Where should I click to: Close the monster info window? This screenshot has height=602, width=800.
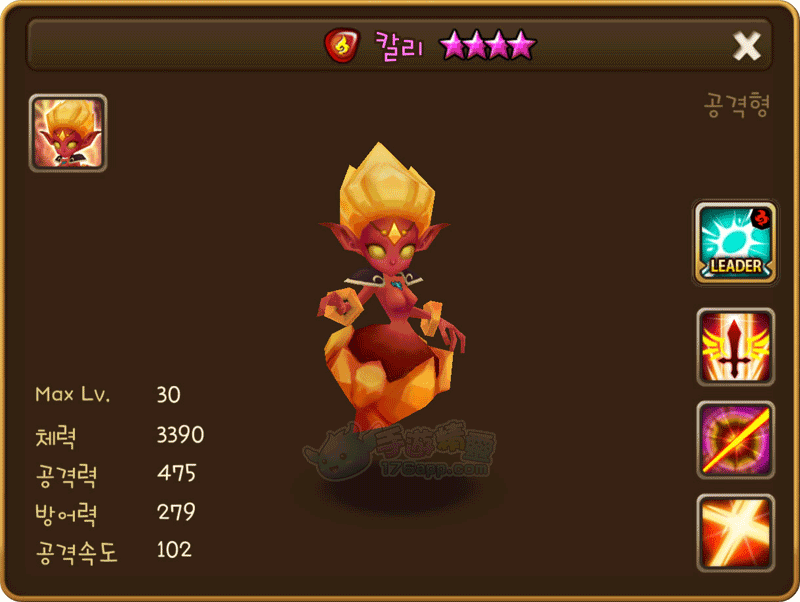coord(746,45)
